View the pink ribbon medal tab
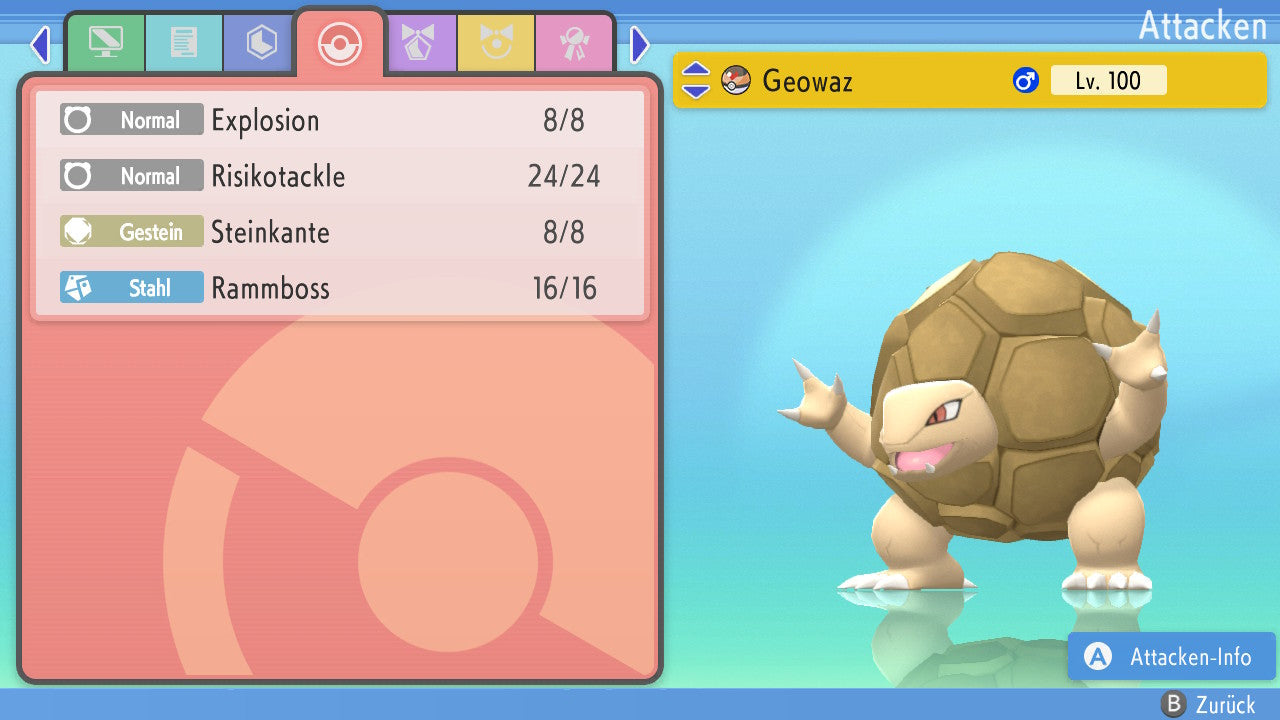Viewport: 1280px width, 720px height. tap(574, 43)
